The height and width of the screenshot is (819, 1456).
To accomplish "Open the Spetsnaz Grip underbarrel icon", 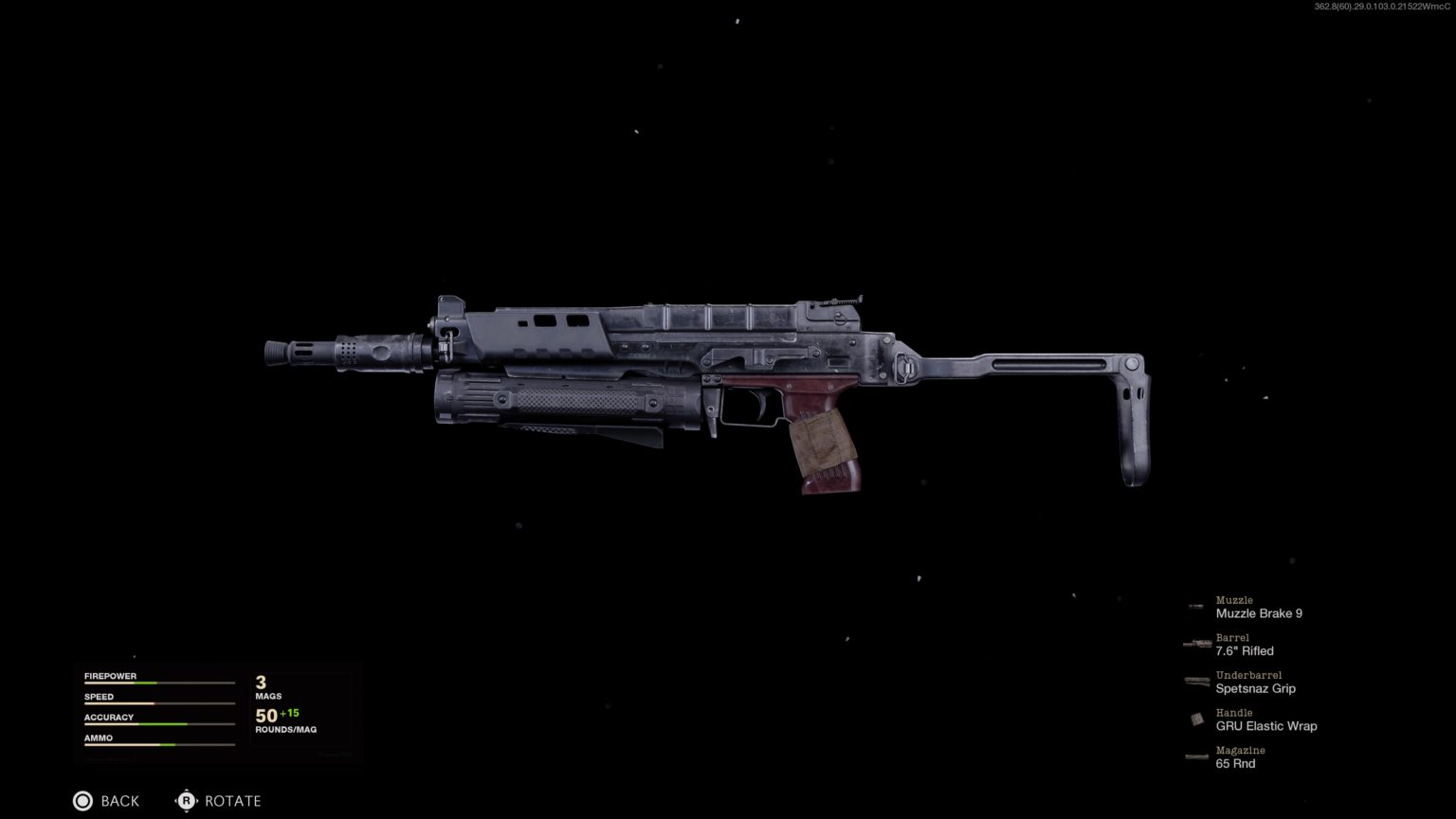I will click(1194, 682).
